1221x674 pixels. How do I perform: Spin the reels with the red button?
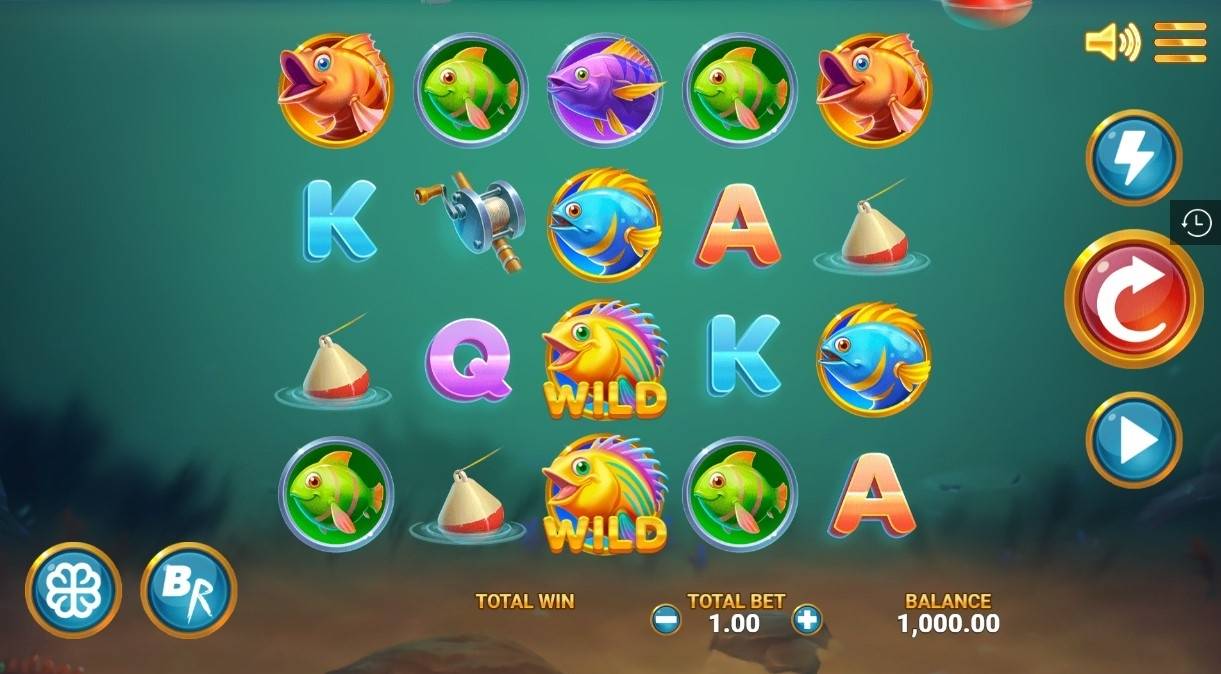(1133, 298)
